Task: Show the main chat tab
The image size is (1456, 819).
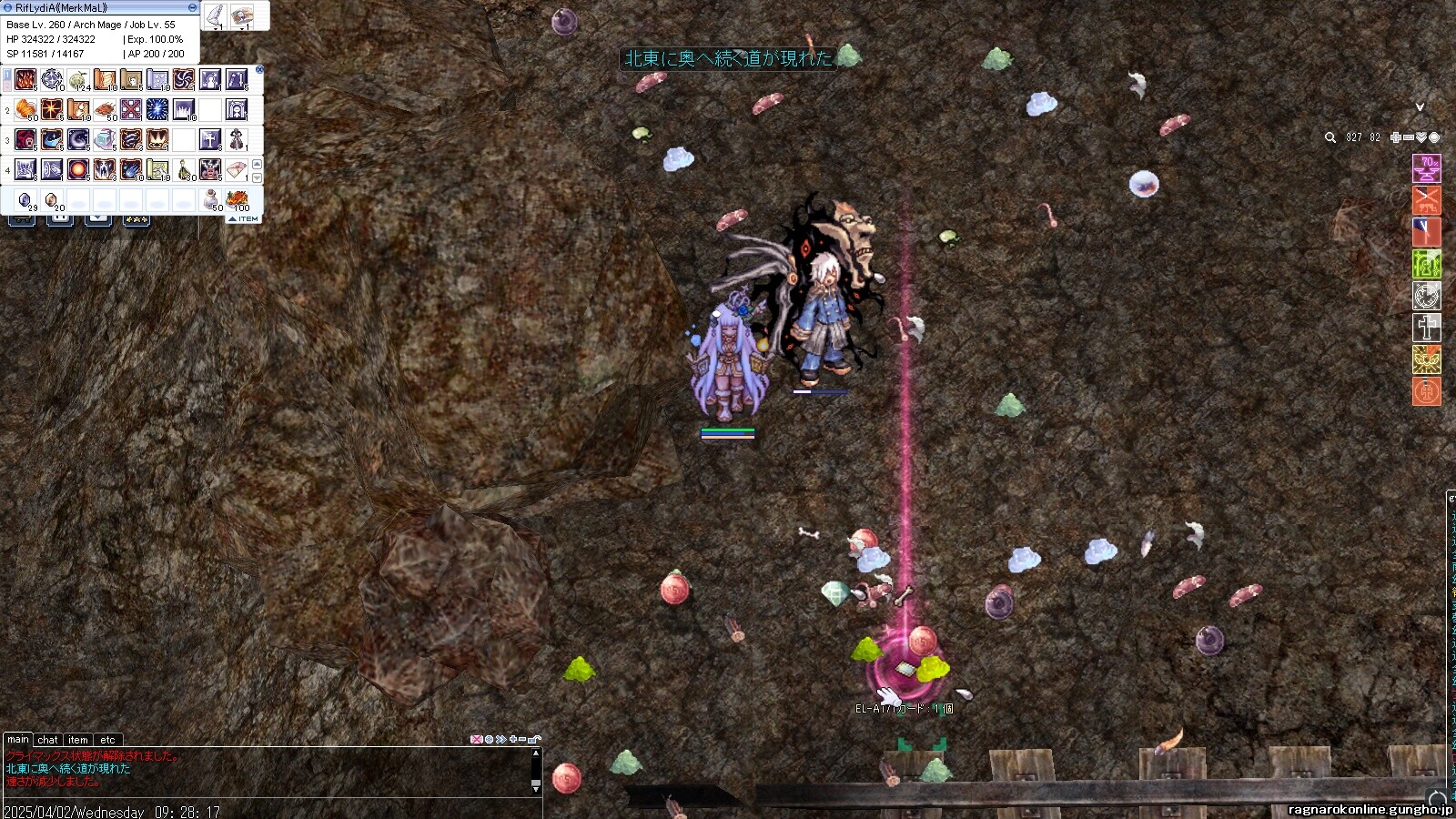Action: click(x=18, y=740)
